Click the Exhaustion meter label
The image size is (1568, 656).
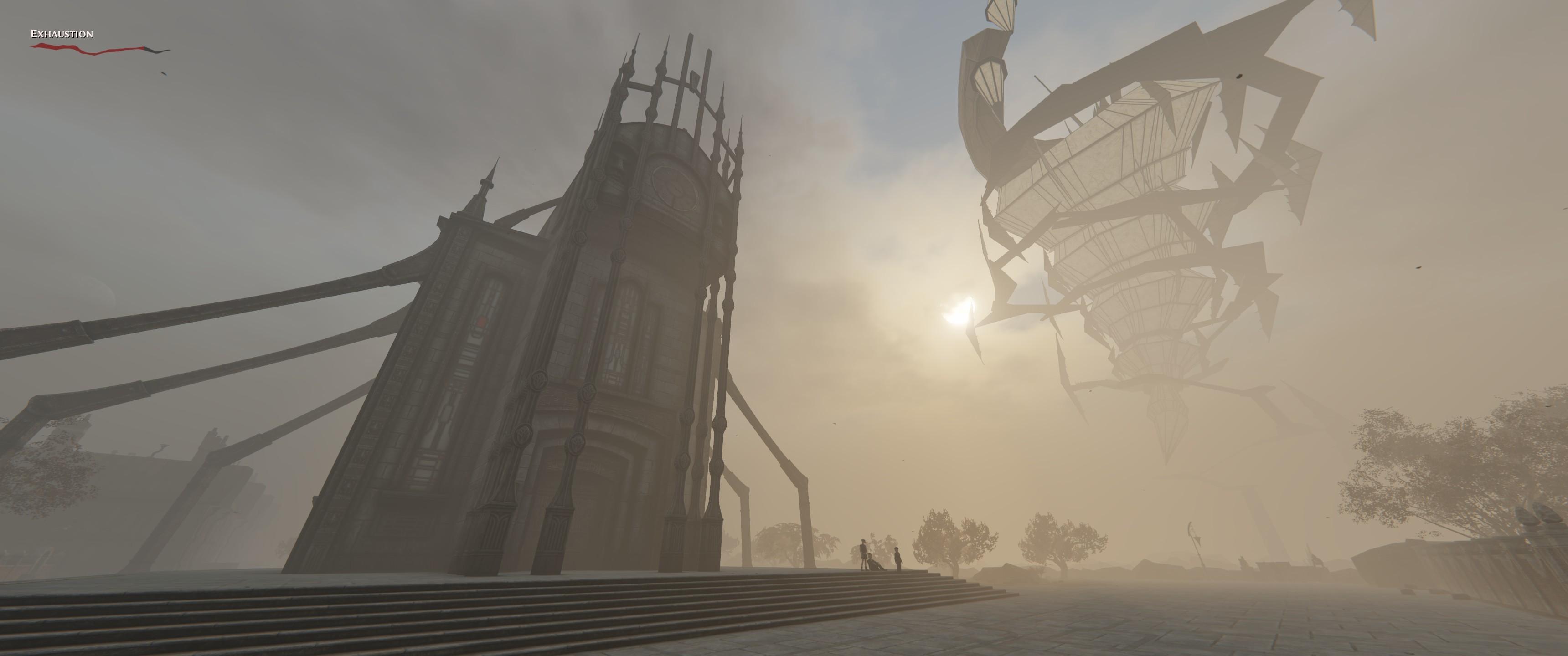pos(61,34)
